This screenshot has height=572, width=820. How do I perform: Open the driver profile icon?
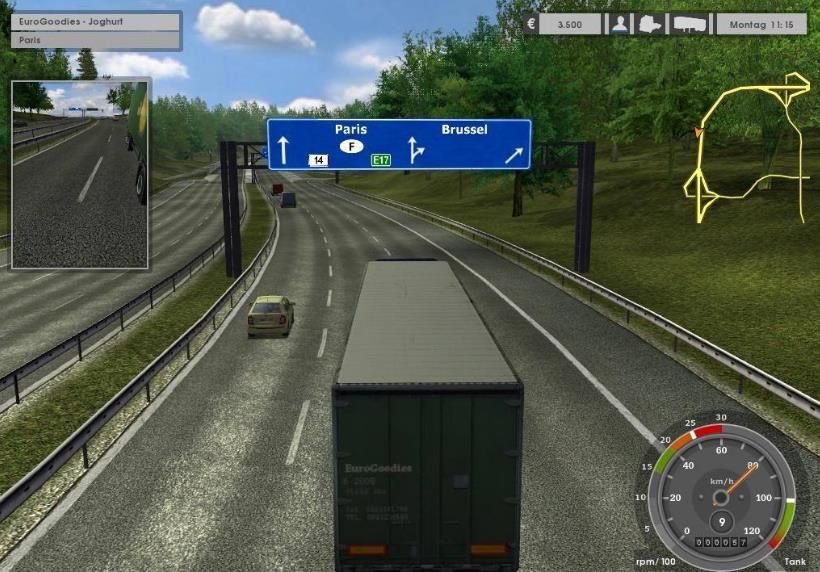pos(620,24)
